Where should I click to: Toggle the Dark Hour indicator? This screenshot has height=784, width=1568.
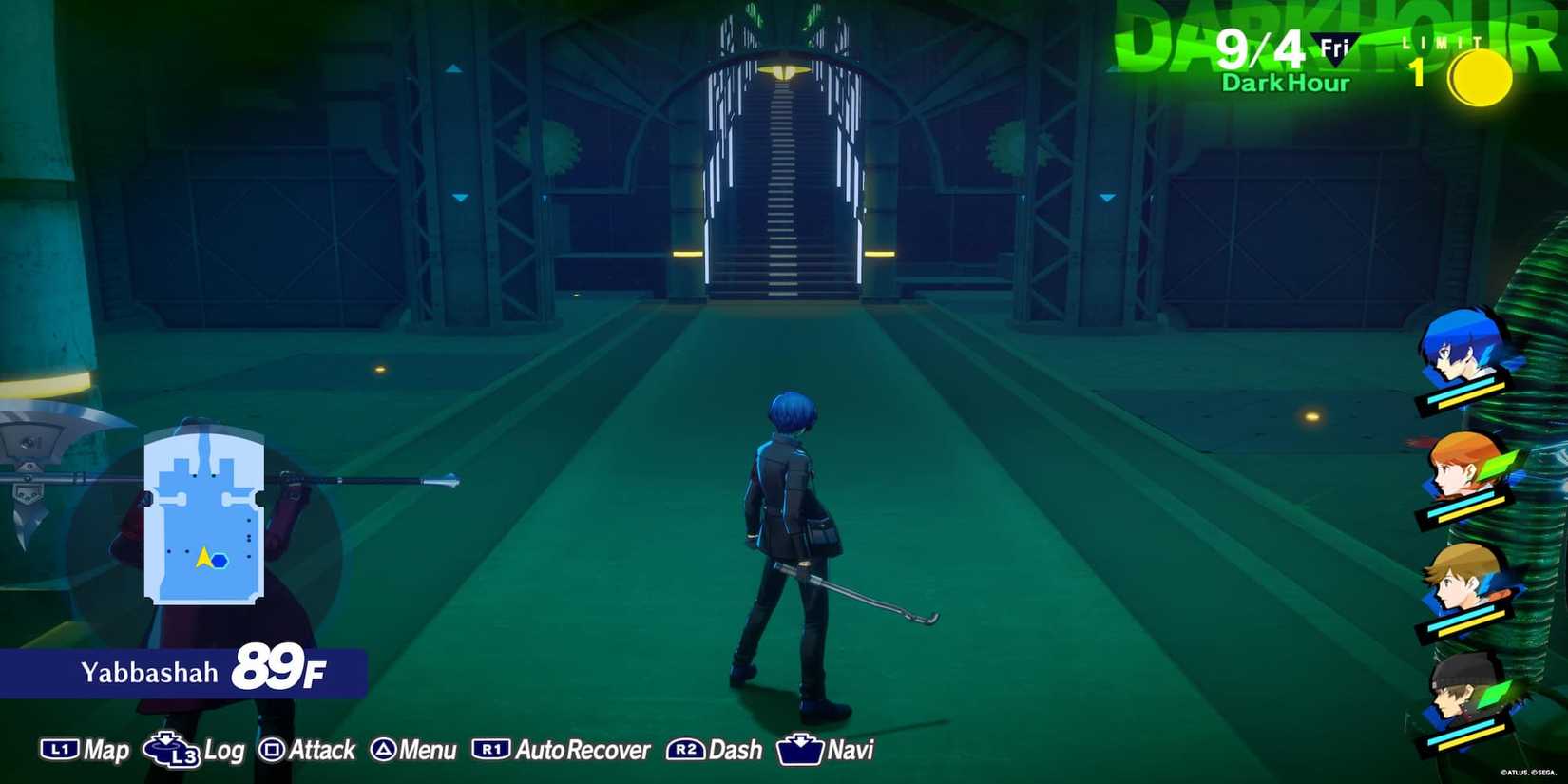1285,84
